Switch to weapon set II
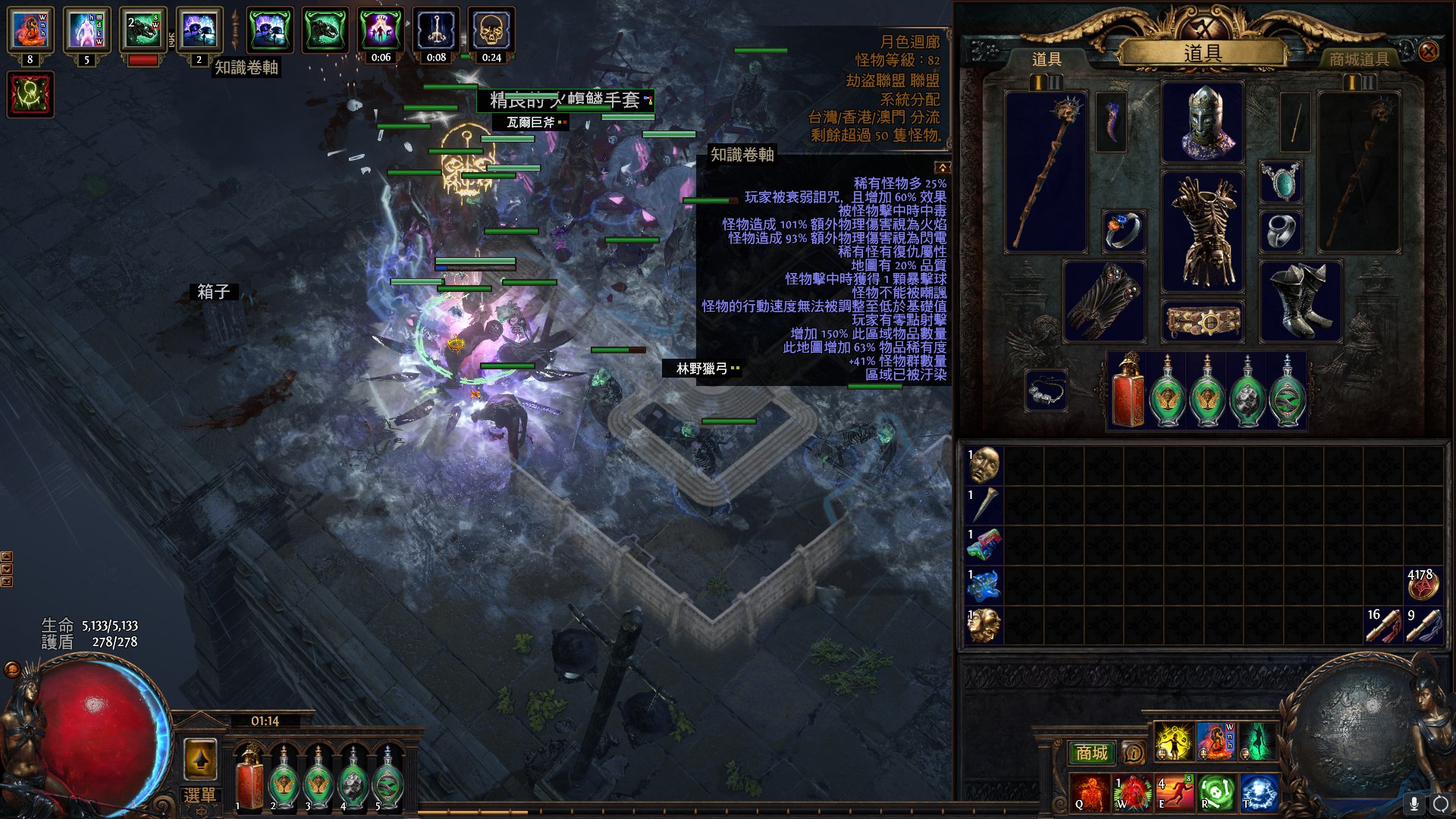The height and width of the screenshot is (819, 1456). [1055, 82]
